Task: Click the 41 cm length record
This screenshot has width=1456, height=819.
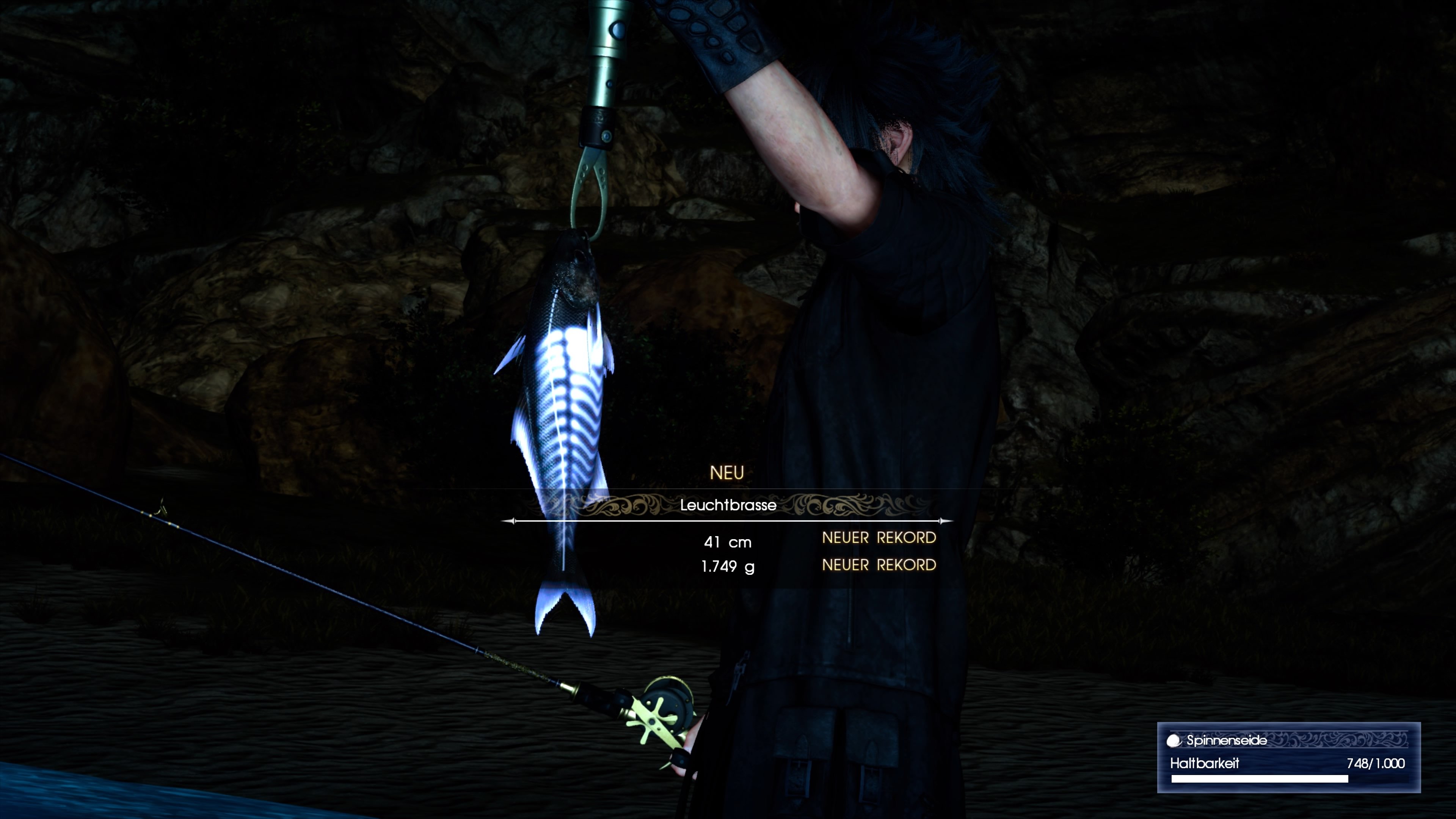Action: click(x=728, y=541)
